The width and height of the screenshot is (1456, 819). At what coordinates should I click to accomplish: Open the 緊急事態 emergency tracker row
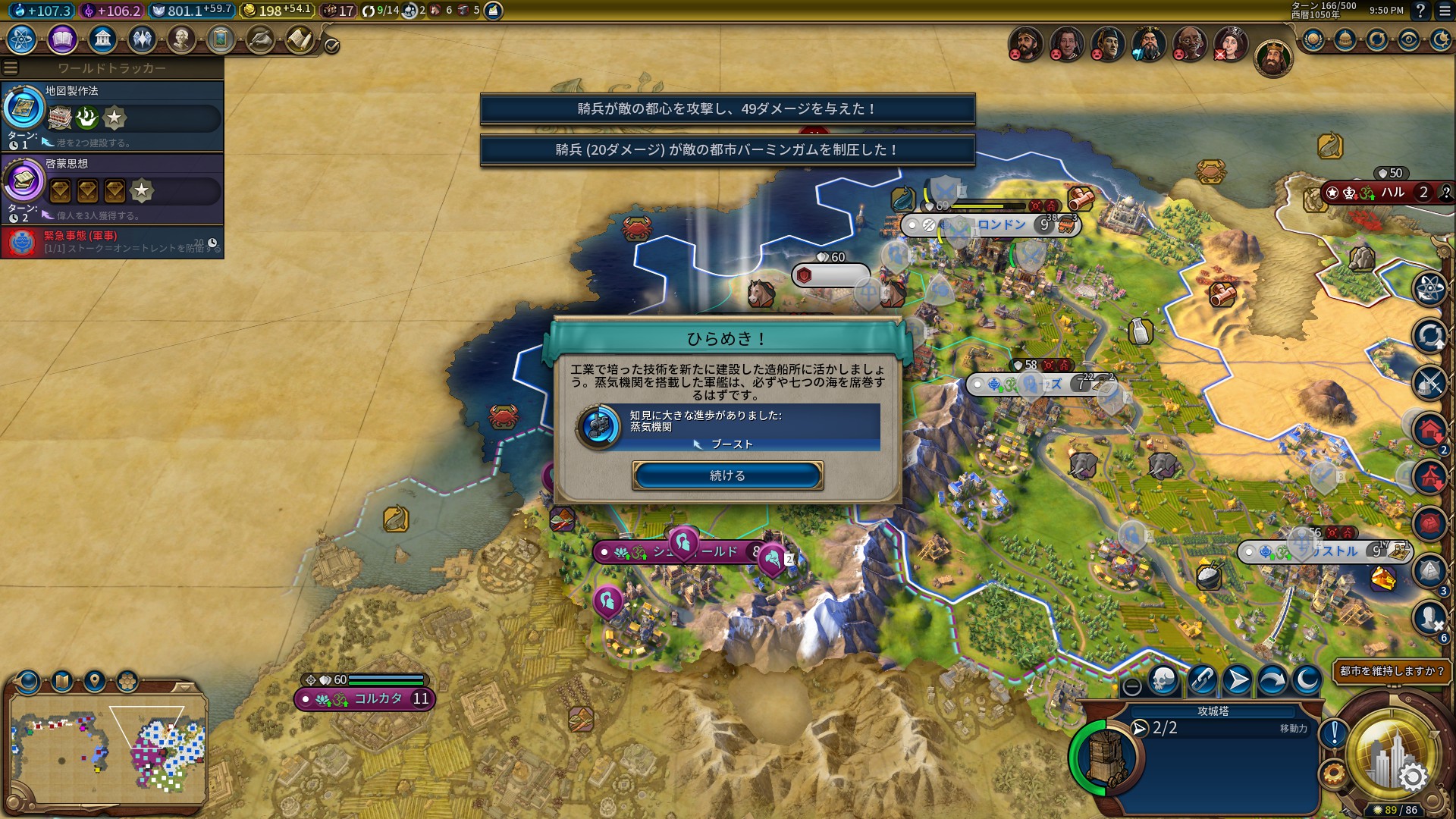point(112,242)
